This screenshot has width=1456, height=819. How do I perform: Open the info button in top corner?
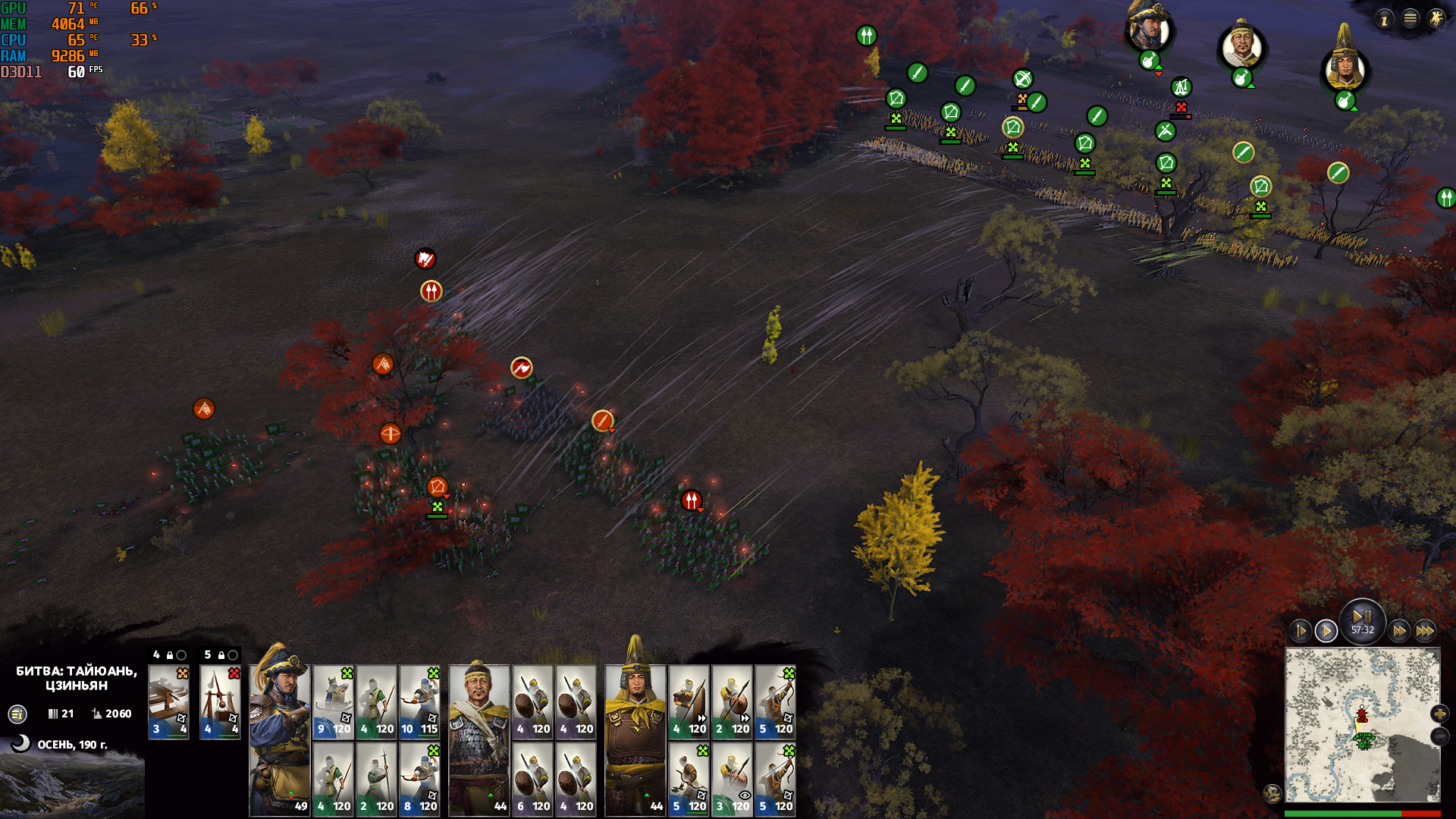[x=1385, y=19]
